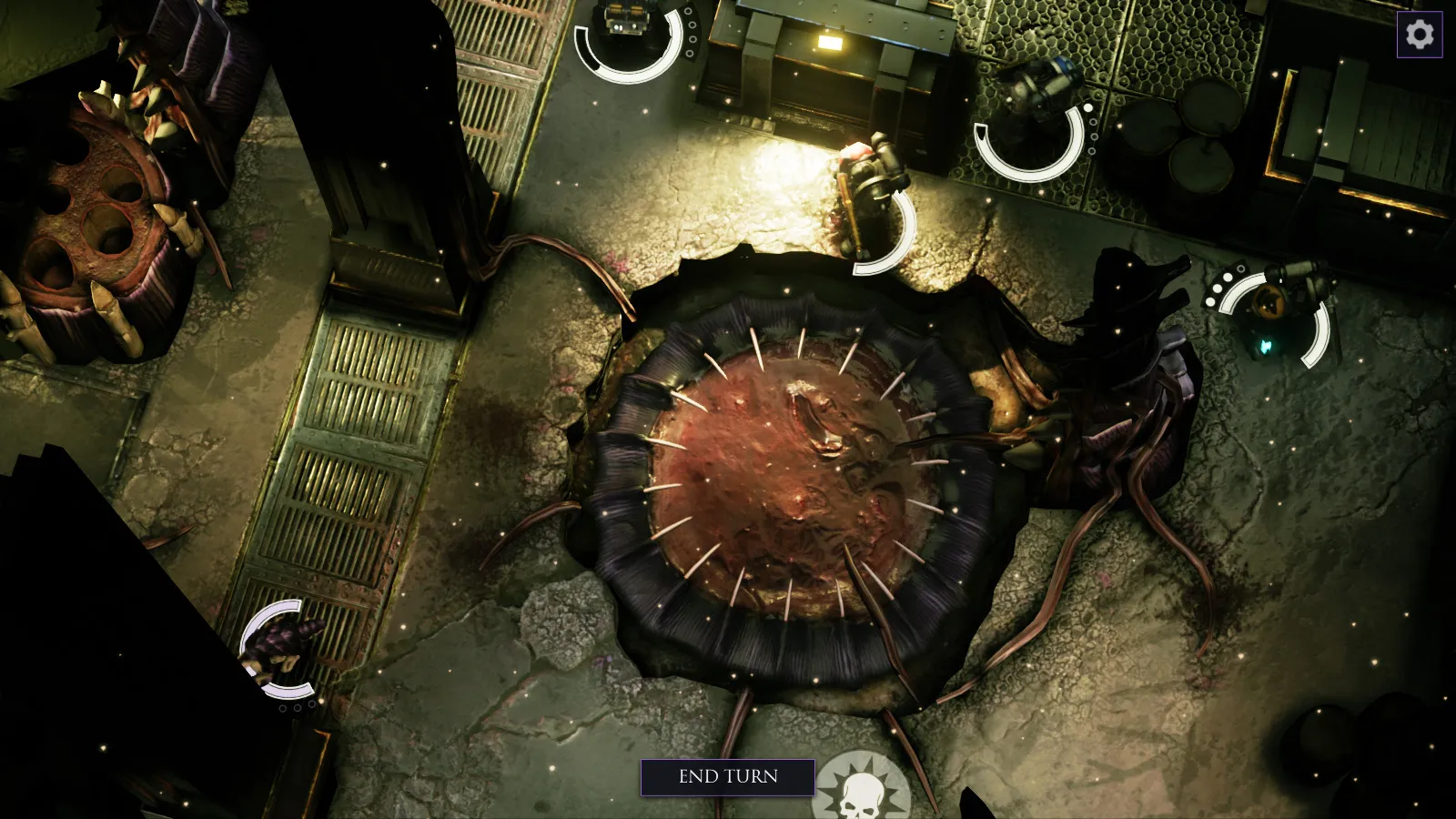Open settings with the gear icon
The height and width of the screenshot is (819, 1456).
tap(1420, 35)
